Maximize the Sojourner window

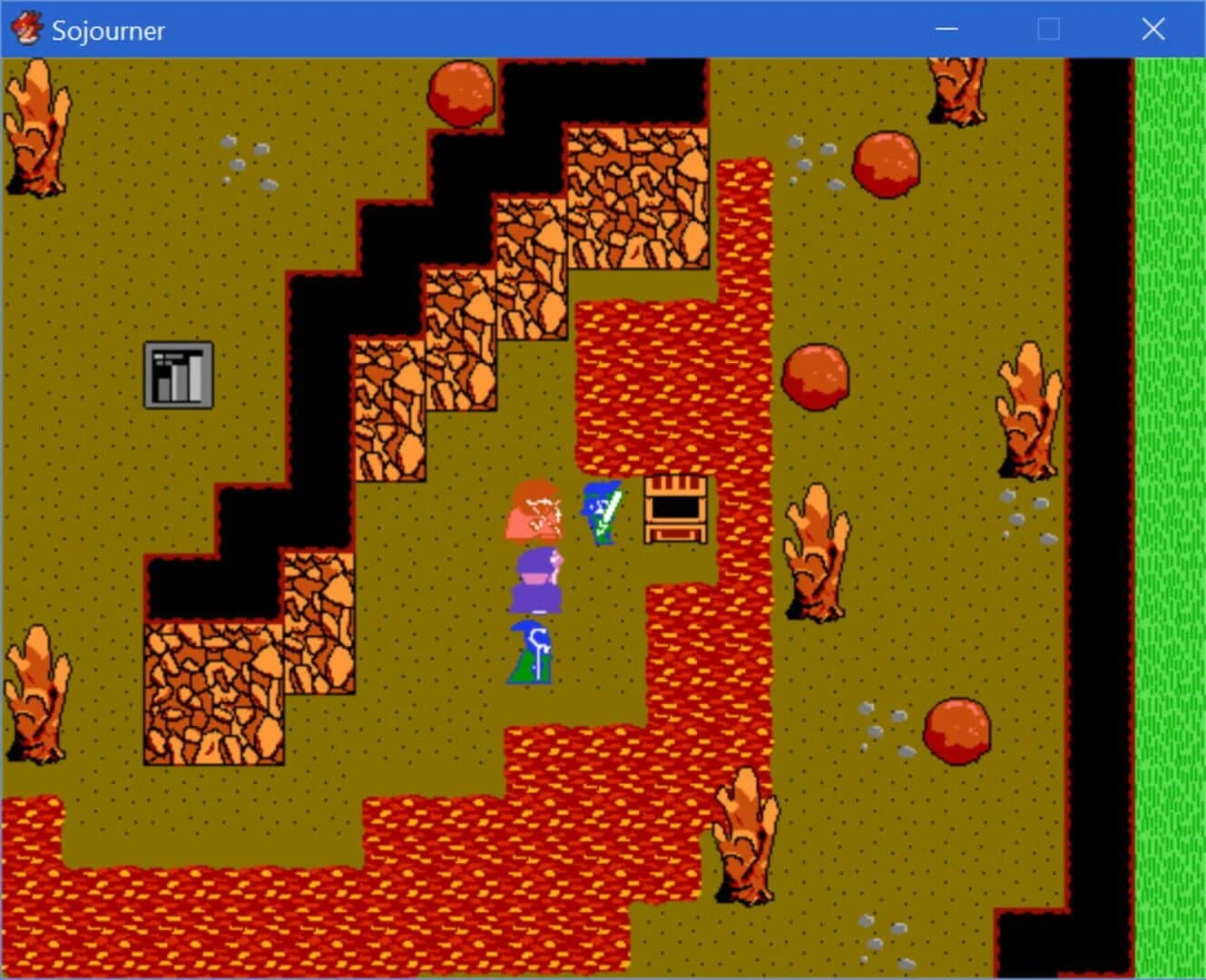pos(1048,29)
